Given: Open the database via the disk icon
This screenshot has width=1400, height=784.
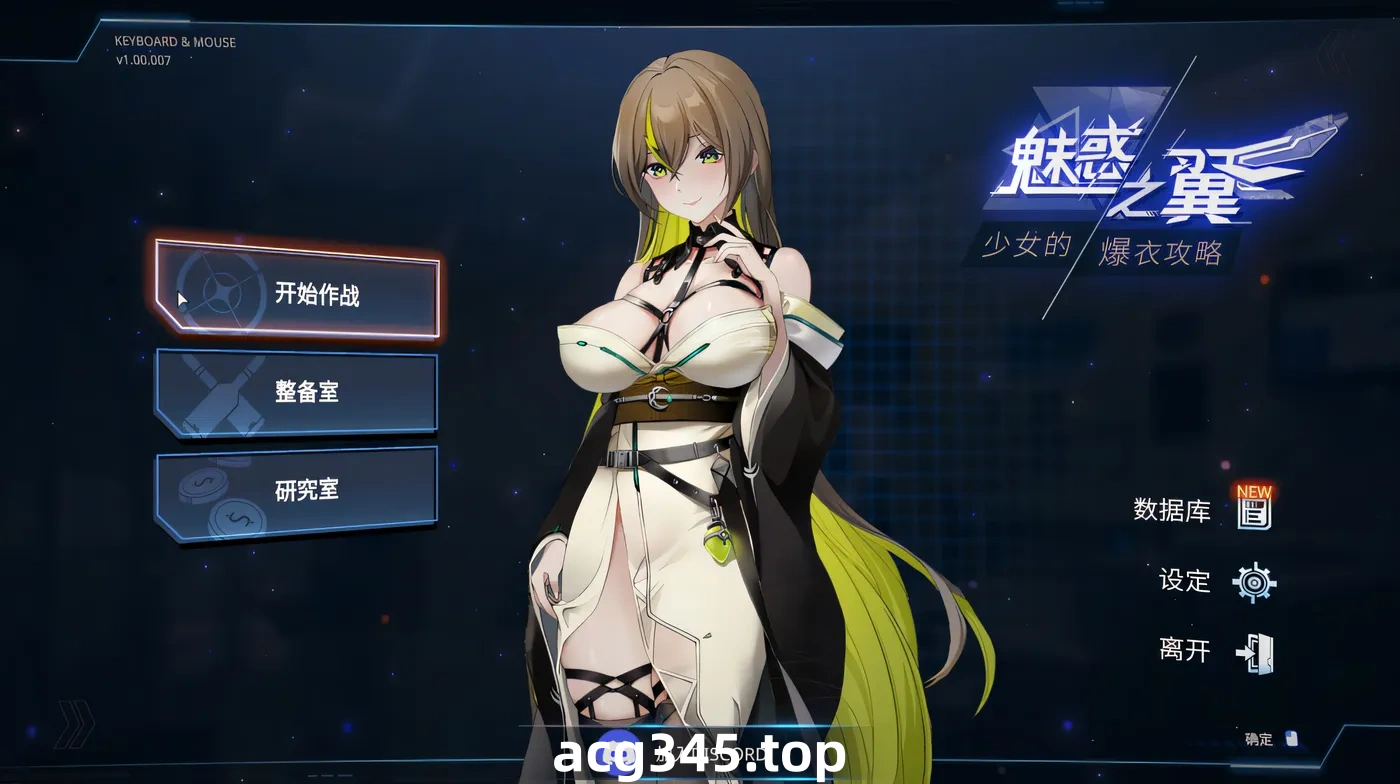Looking at the screenshot, I should click(1254, 516).
